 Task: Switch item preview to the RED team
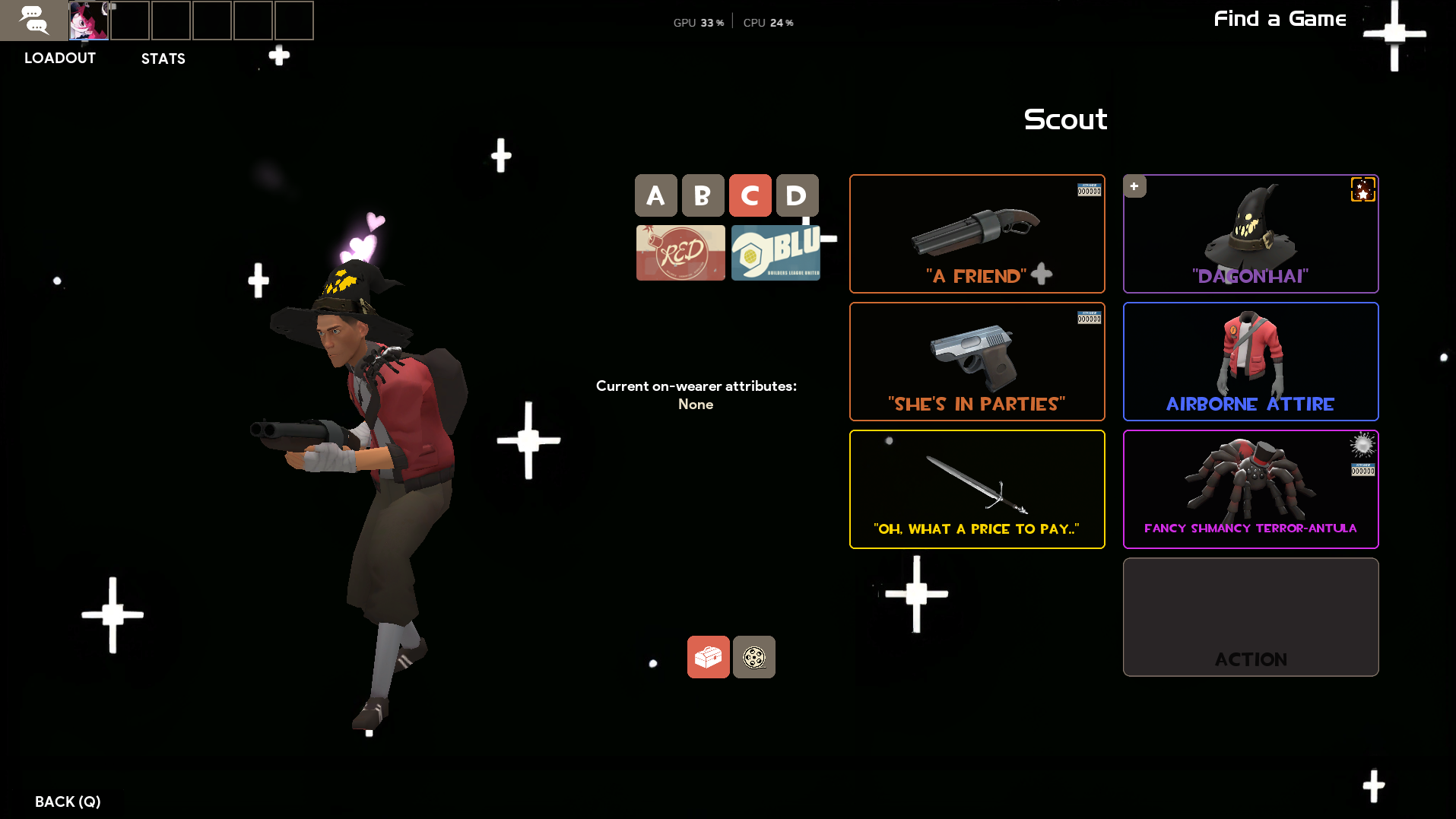click(680, 252)
